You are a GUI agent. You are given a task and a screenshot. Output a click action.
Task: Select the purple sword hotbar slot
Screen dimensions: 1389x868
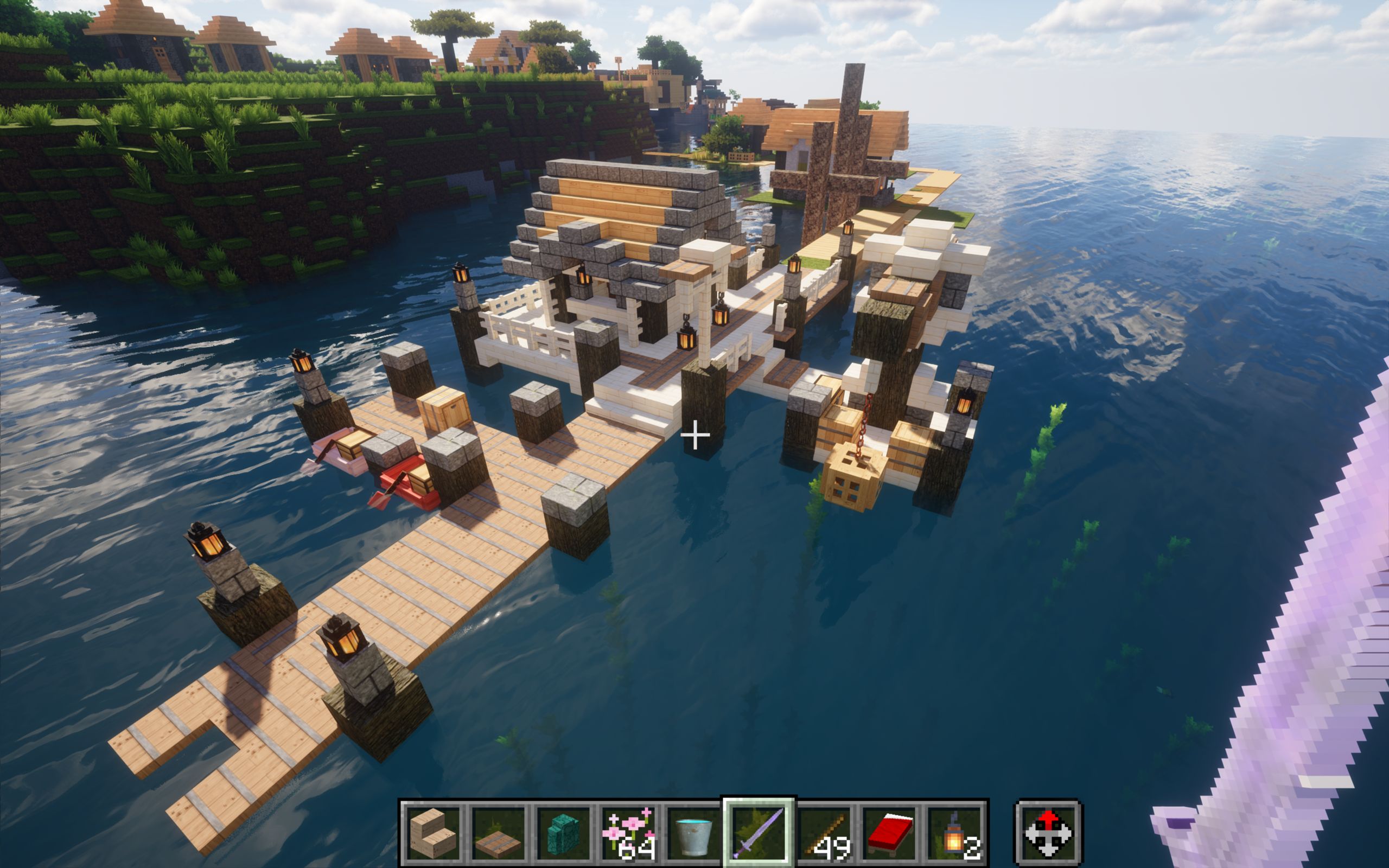tap(759, 833)
